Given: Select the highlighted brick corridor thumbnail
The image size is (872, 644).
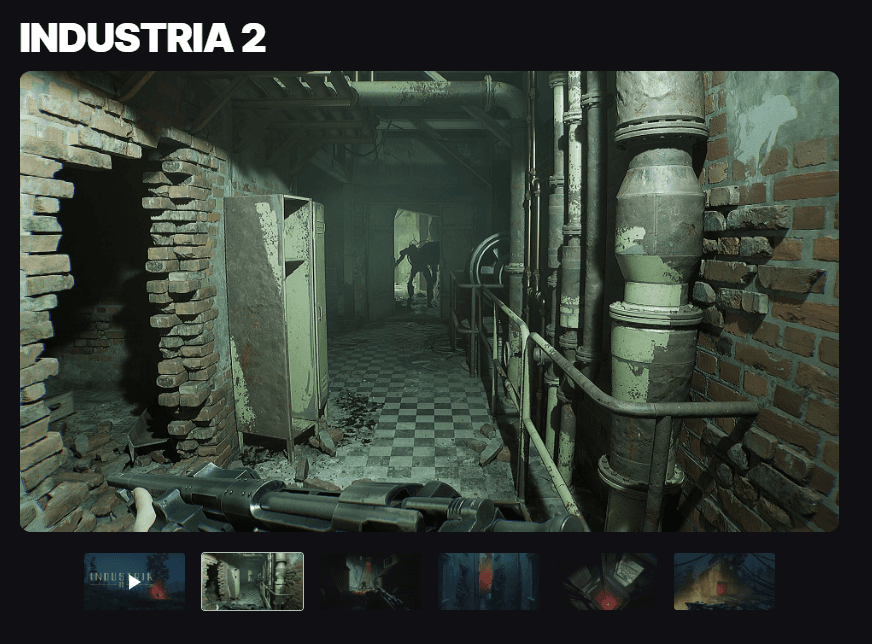Looking at the screenshot, I should click(252, 581).
